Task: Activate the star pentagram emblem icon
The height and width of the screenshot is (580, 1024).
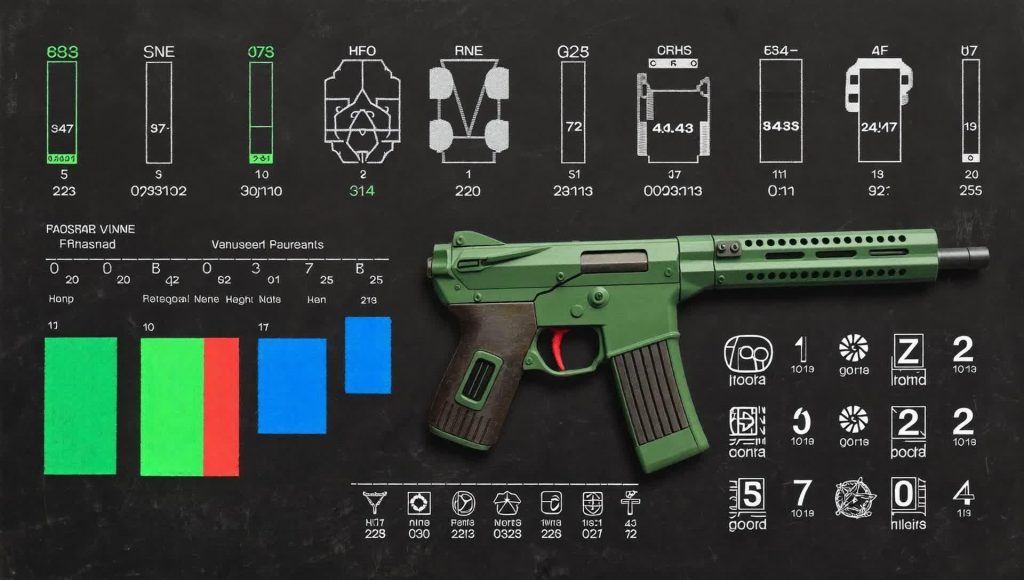Action: [x=856, y=497]
